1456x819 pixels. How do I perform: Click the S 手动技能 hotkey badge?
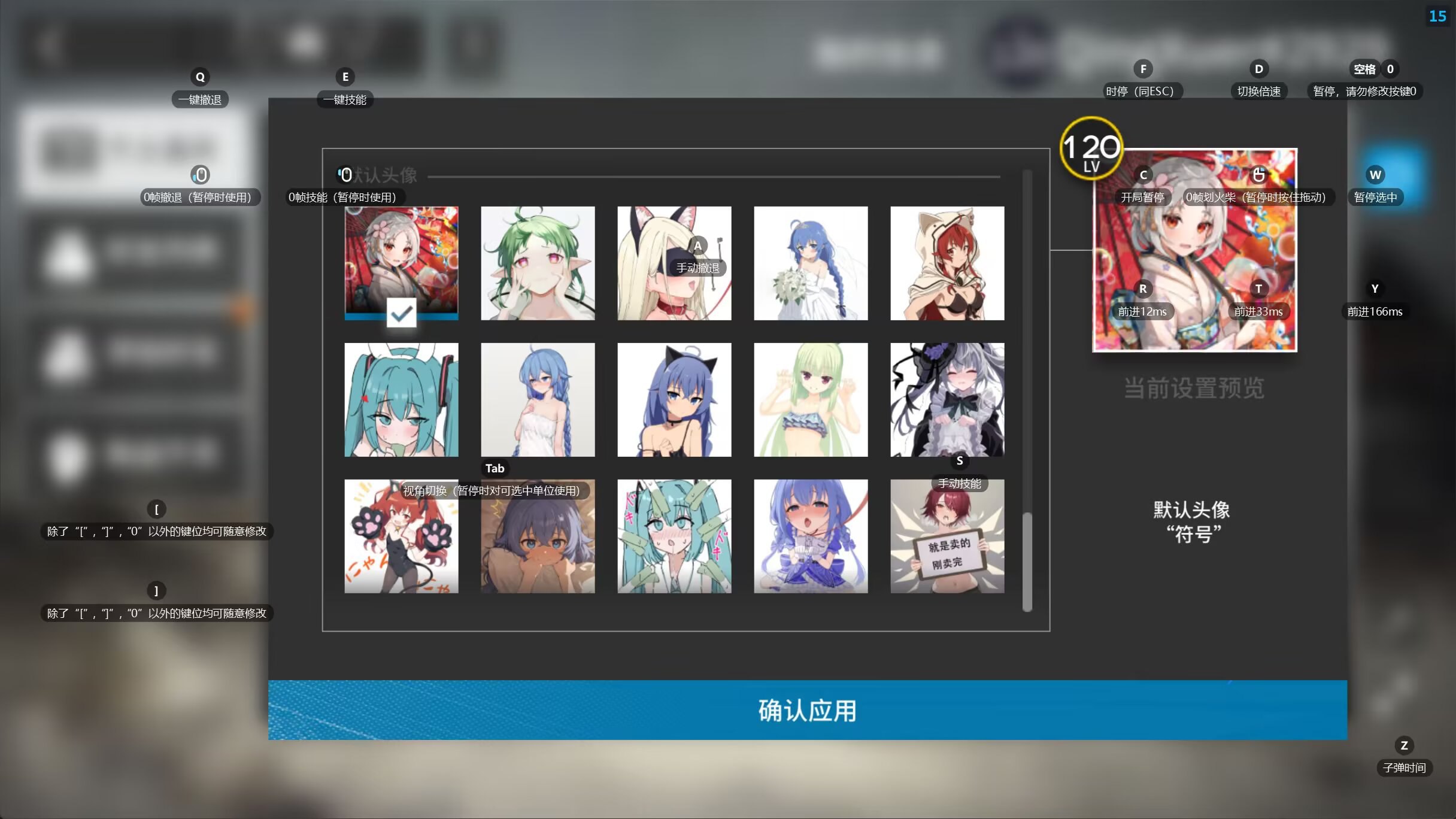coord(959,461)
